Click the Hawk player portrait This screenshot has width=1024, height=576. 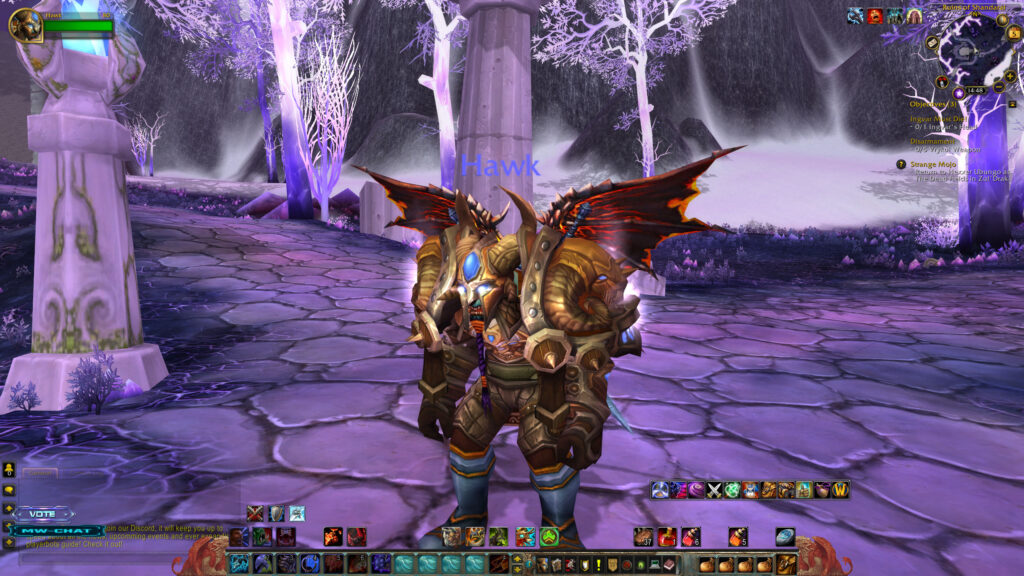(25, 25)
